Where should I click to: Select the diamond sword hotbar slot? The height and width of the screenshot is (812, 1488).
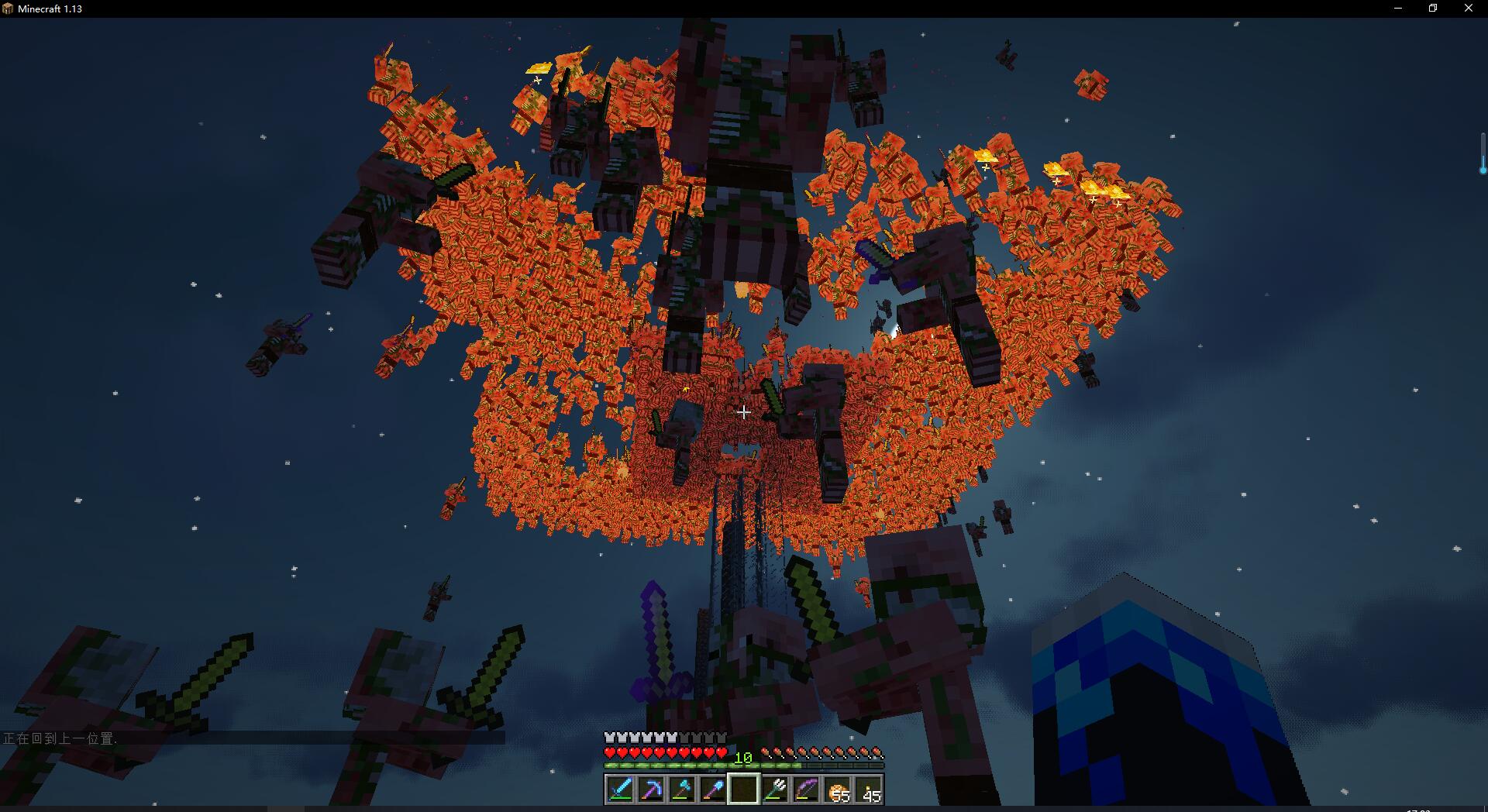tap(620, 790)
